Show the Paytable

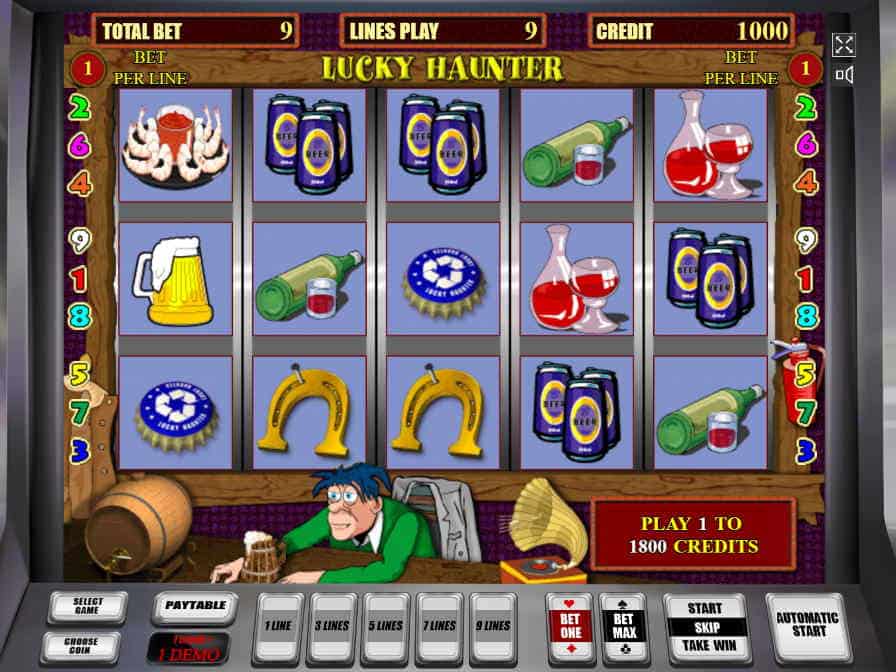pos(194,606)
